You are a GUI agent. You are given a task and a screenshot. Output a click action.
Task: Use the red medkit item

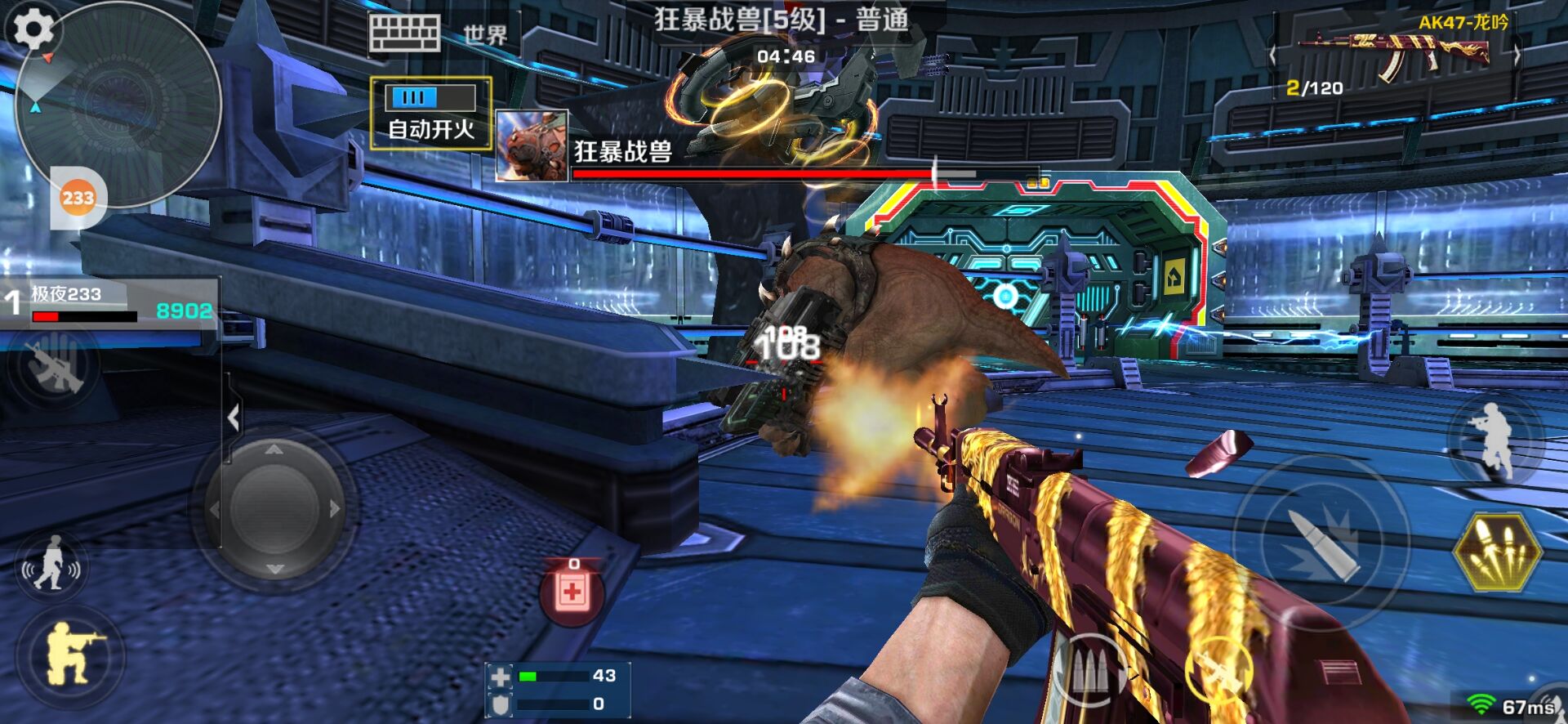(572, 592)
